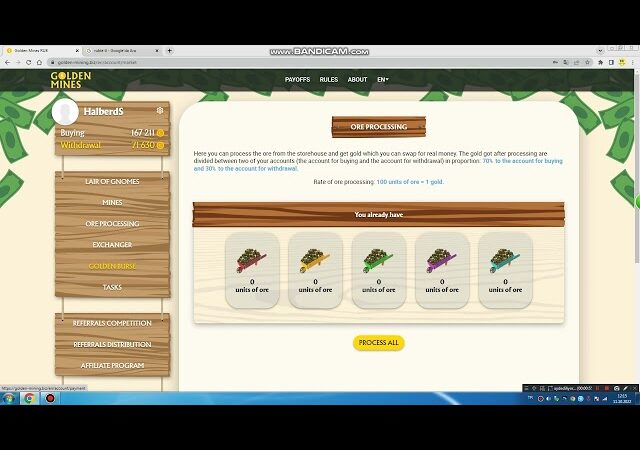
Task: Open Referrals Distribution
Action: pyautogui.click(x=112, y=344)
